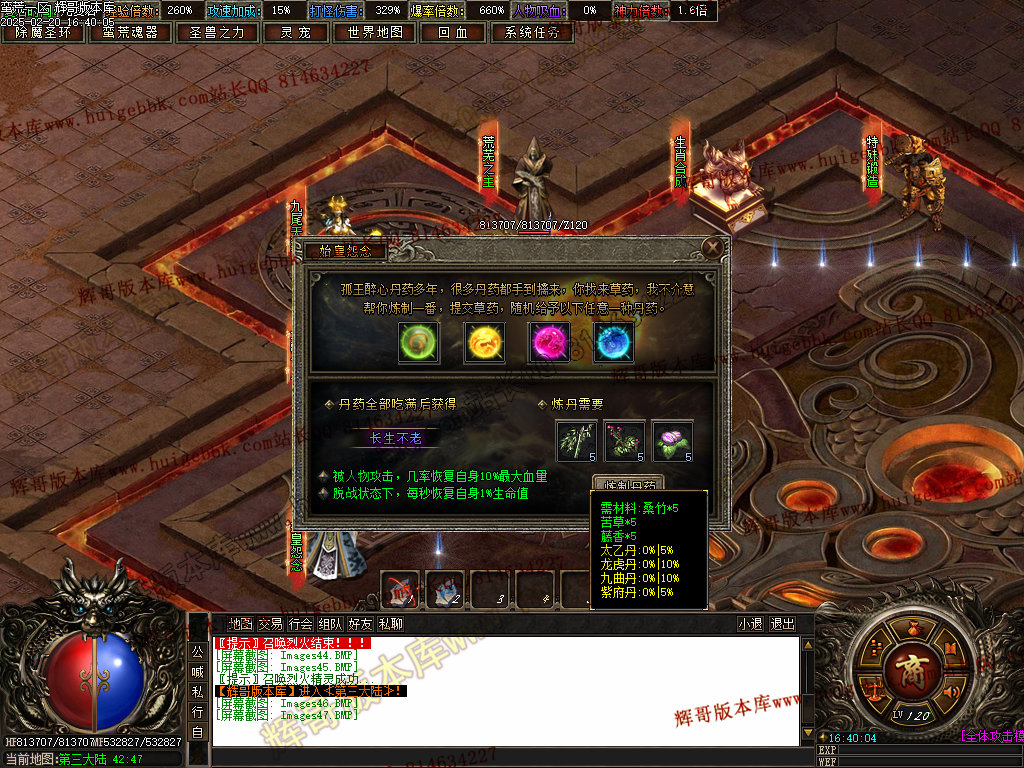Select the yellow elixir orb icon

click(x=484, y=342)
